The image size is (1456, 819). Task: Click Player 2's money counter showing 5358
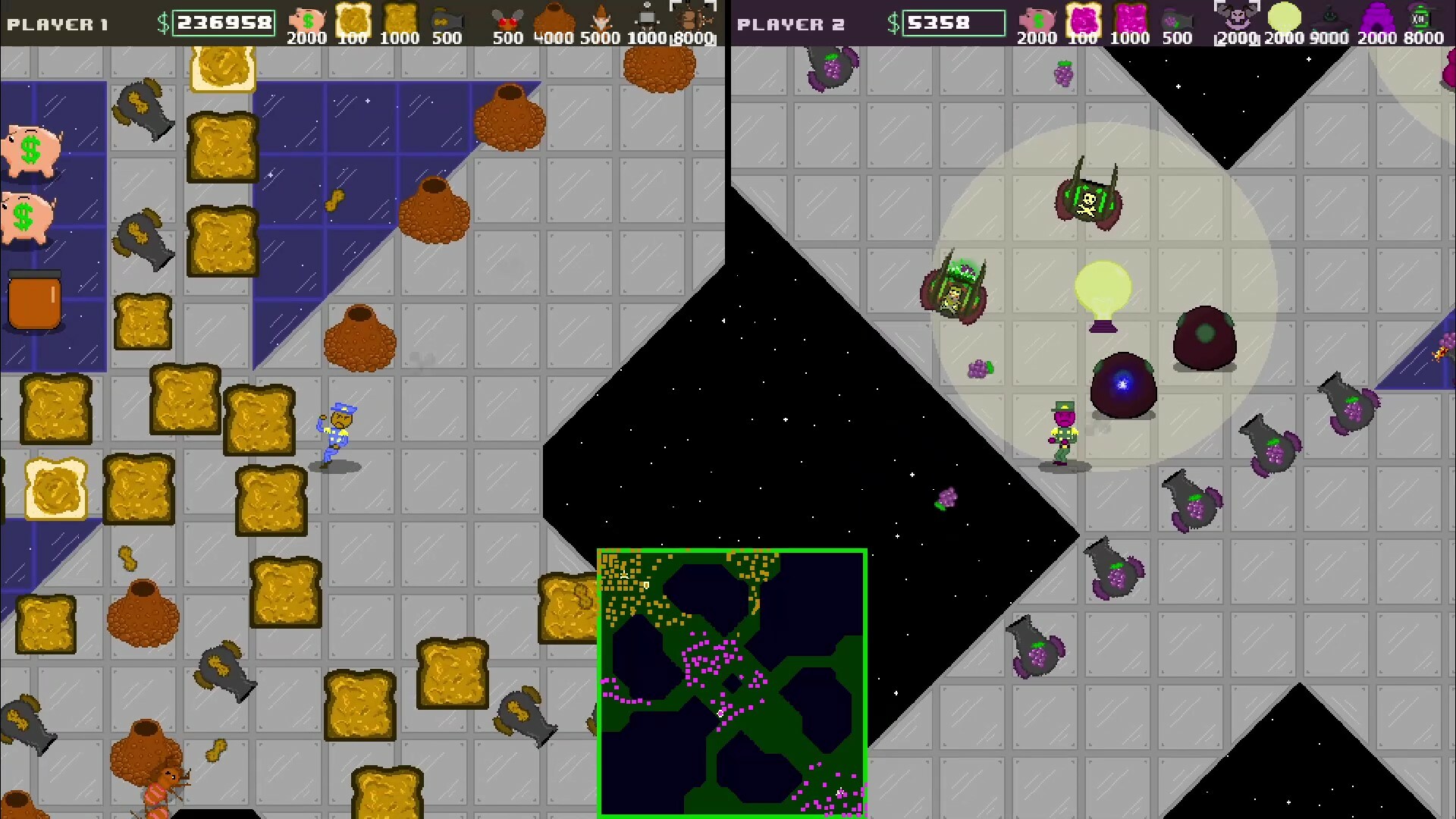click(953, 23)
